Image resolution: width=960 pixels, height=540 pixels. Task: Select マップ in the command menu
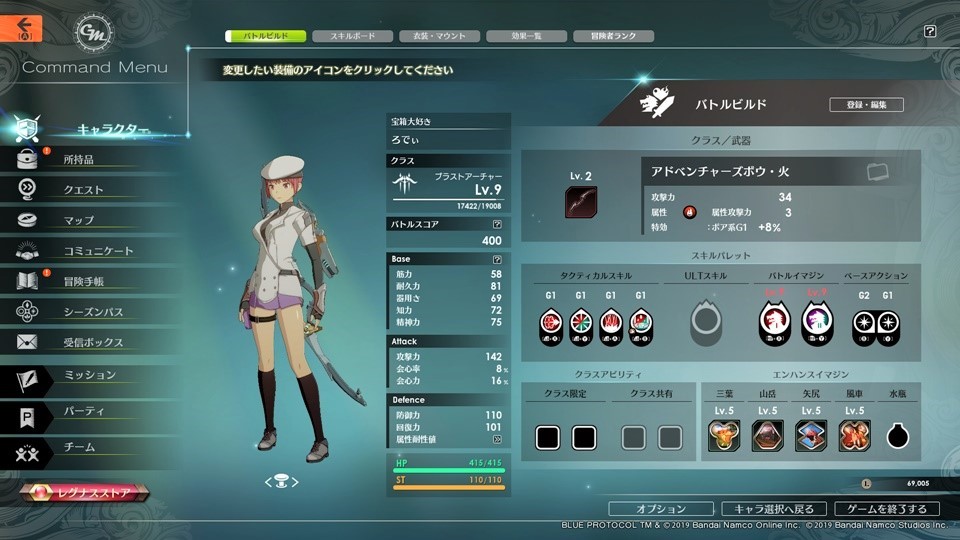[x=78, y=220]
